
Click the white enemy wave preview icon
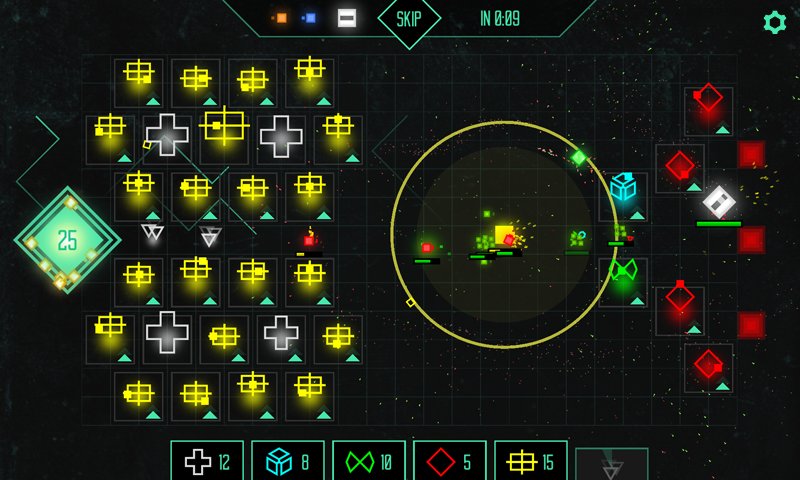coord(346,18)
